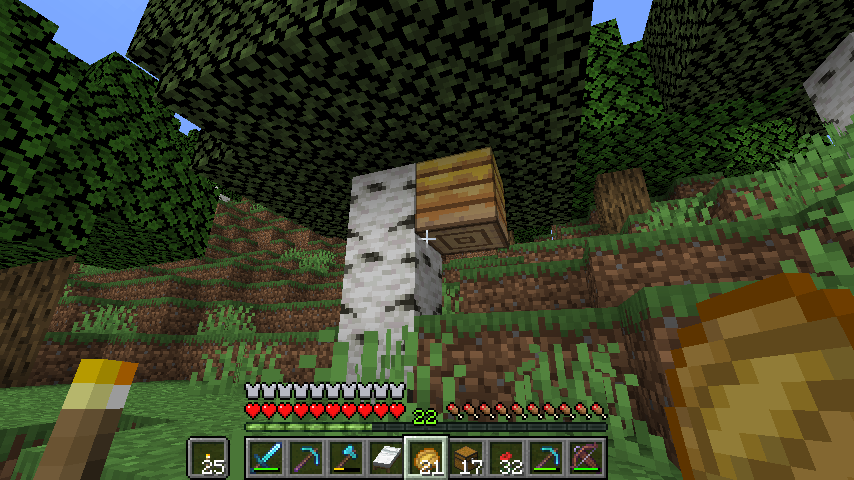This screenshot has height=480, width=854.
Task: Switch to the white bed slot
Action: (x=385, y=458)
